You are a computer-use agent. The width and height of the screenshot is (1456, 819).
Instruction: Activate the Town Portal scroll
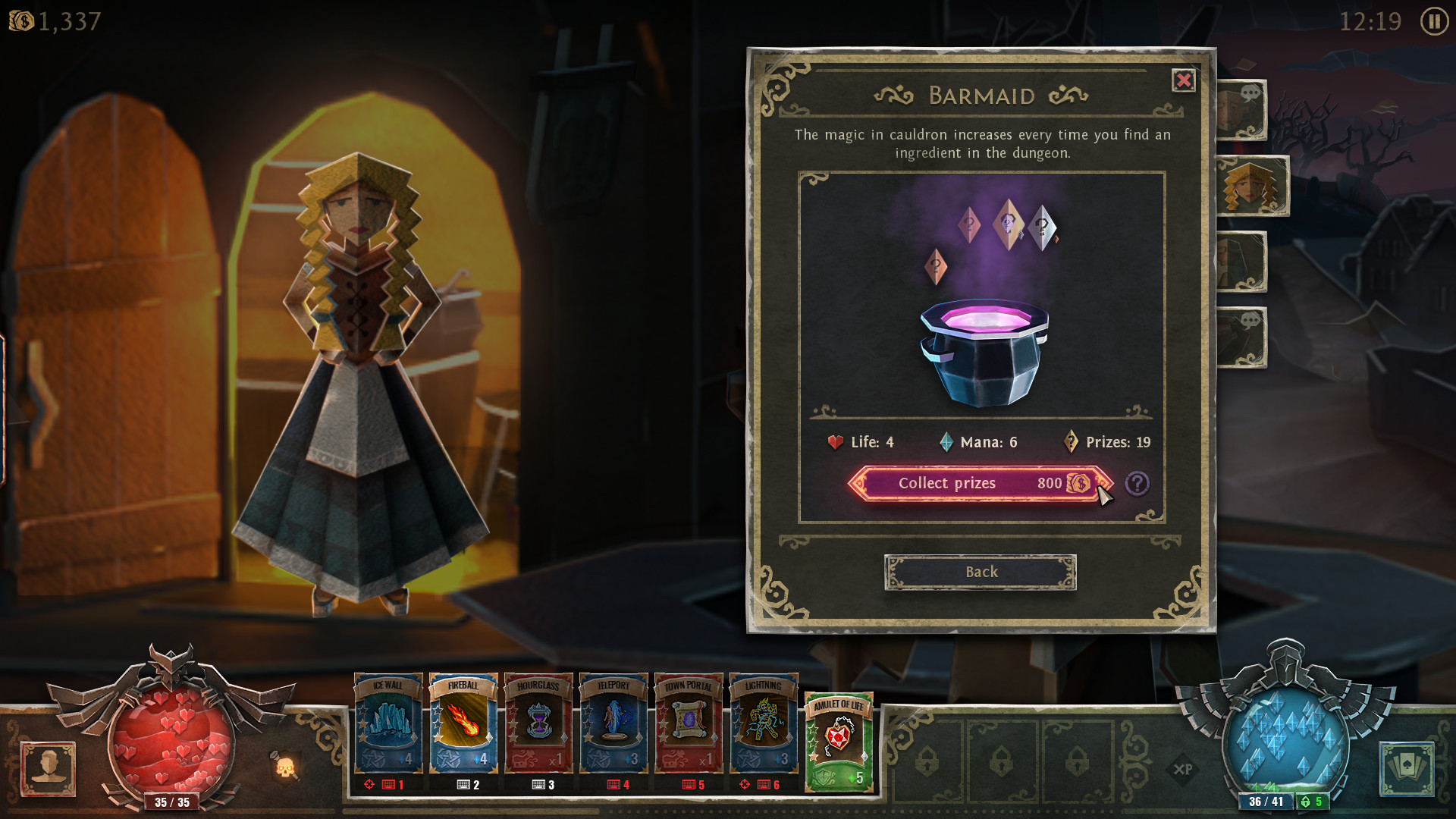coord(689,724)
